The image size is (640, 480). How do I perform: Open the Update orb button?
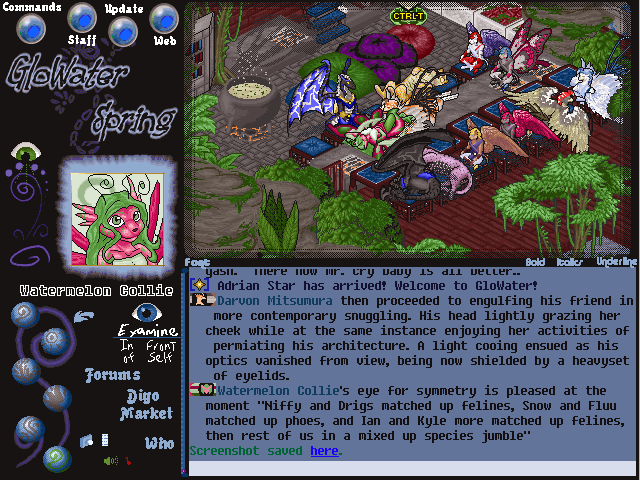point(122,31)
